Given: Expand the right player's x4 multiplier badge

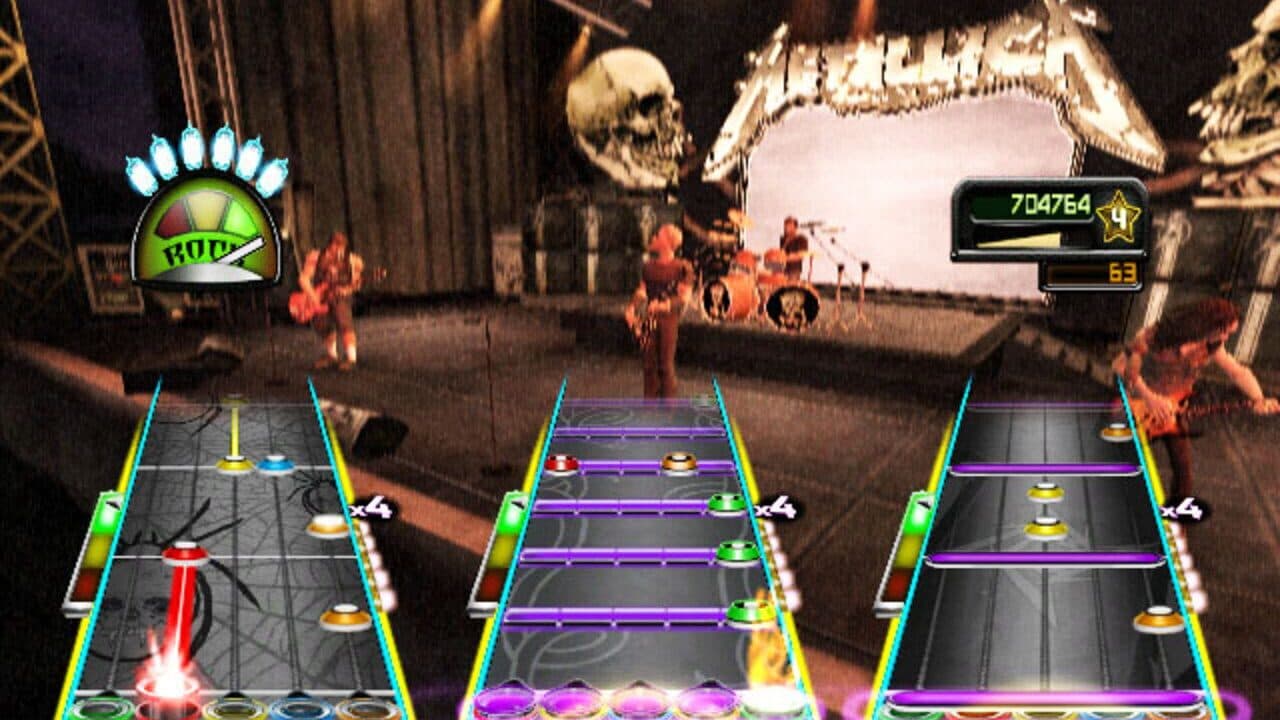Looking at the screenshot, I should coord(1183,510).
